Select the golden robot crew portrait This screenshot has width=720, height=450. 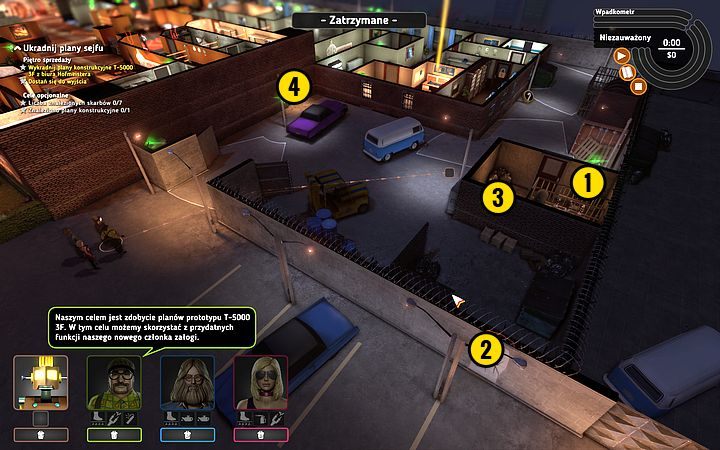[x=41, y=381]
